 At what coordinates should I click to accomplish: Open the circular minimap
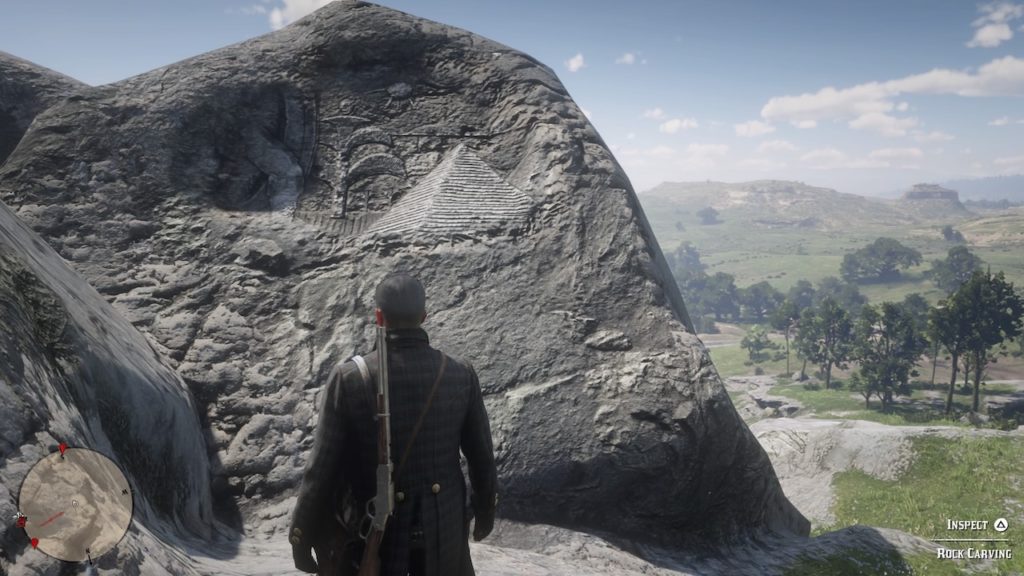(x=75, y=503)
